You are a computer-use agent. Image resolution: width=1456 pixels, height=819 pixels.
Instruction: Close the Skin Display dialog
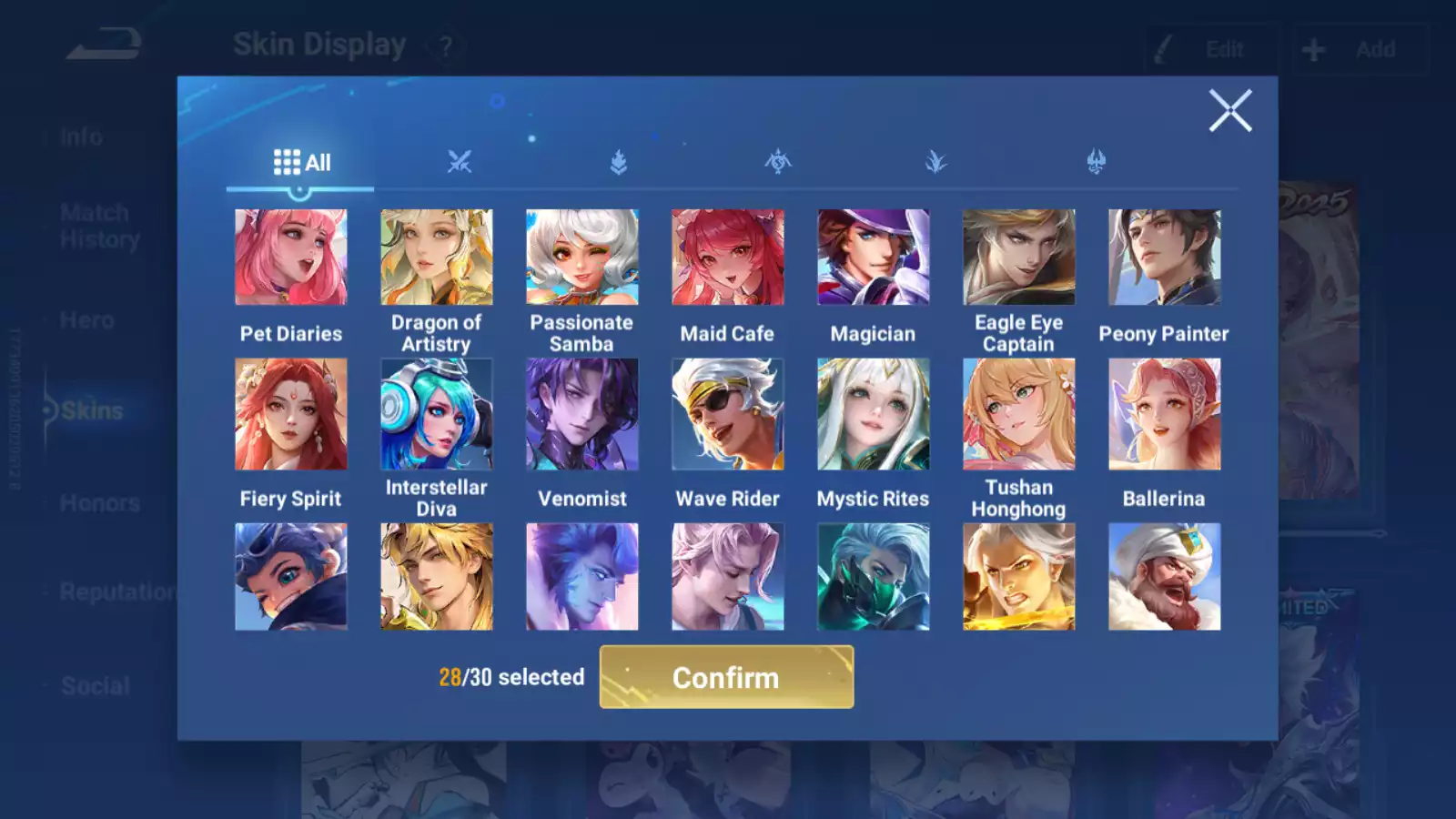pyautogui.click(x=1231, y=111)
